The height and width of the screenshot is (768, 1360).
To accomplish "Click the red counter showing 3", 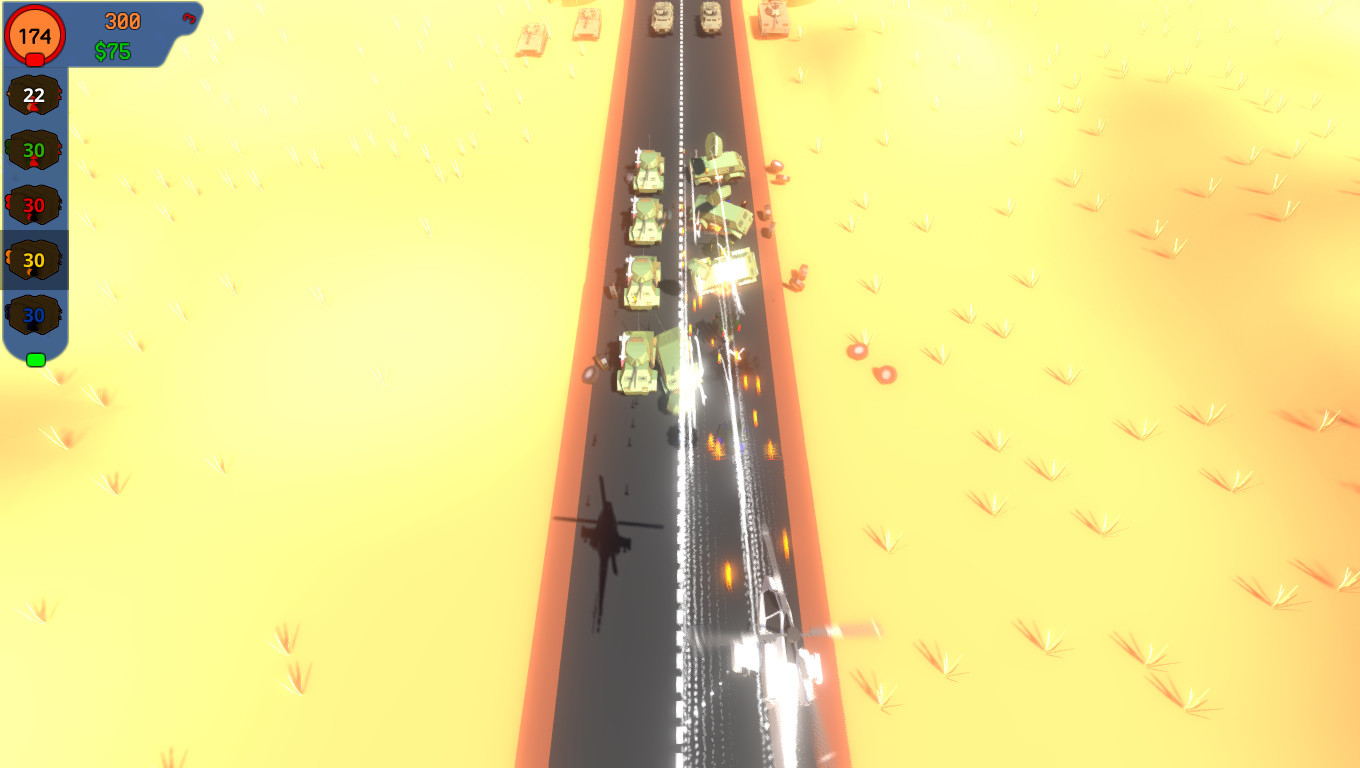I will (187, 18).
